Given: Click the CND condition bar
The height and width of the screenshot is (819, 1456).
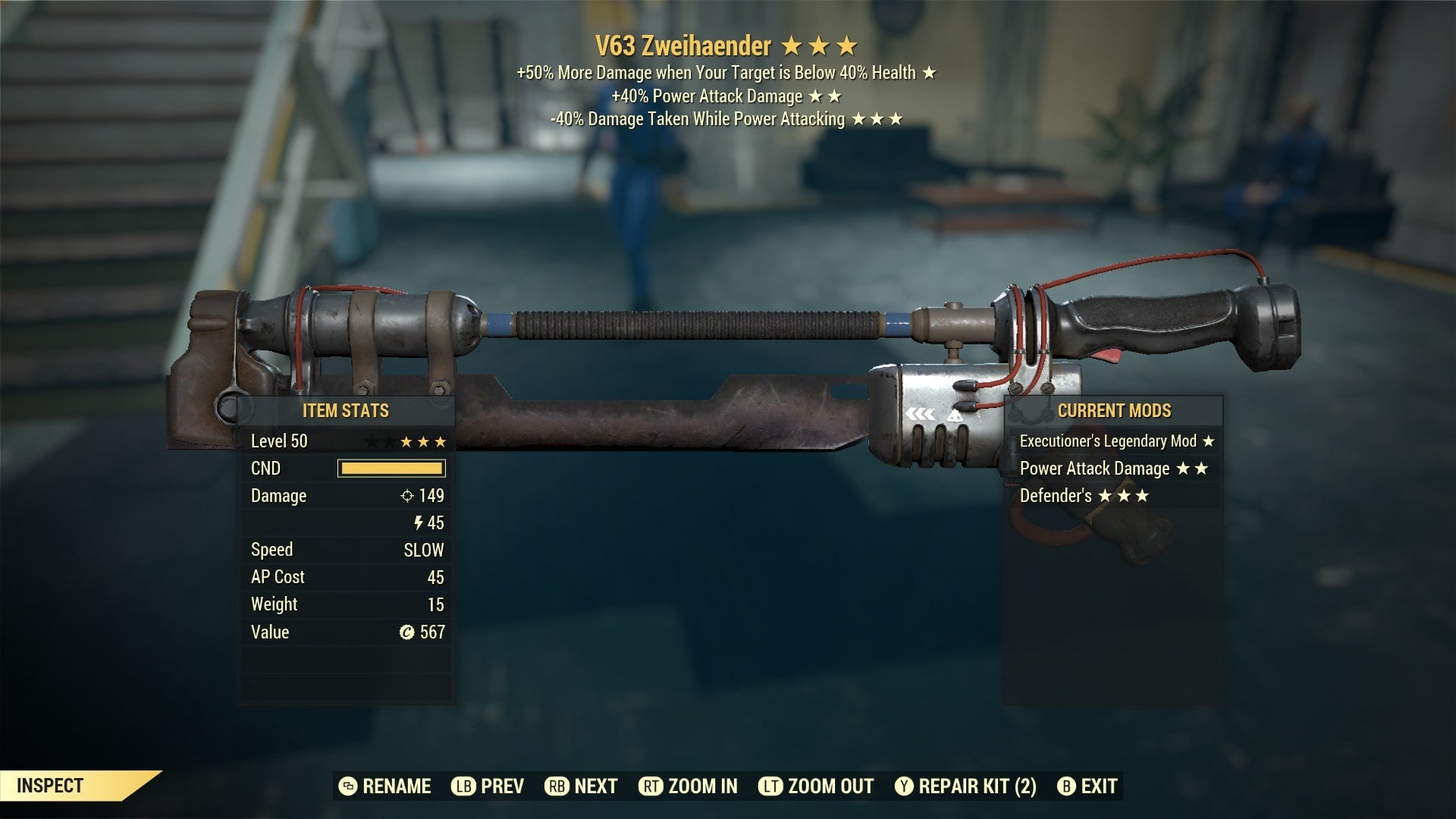Looking at the screenshot, I should pos(391,468).
